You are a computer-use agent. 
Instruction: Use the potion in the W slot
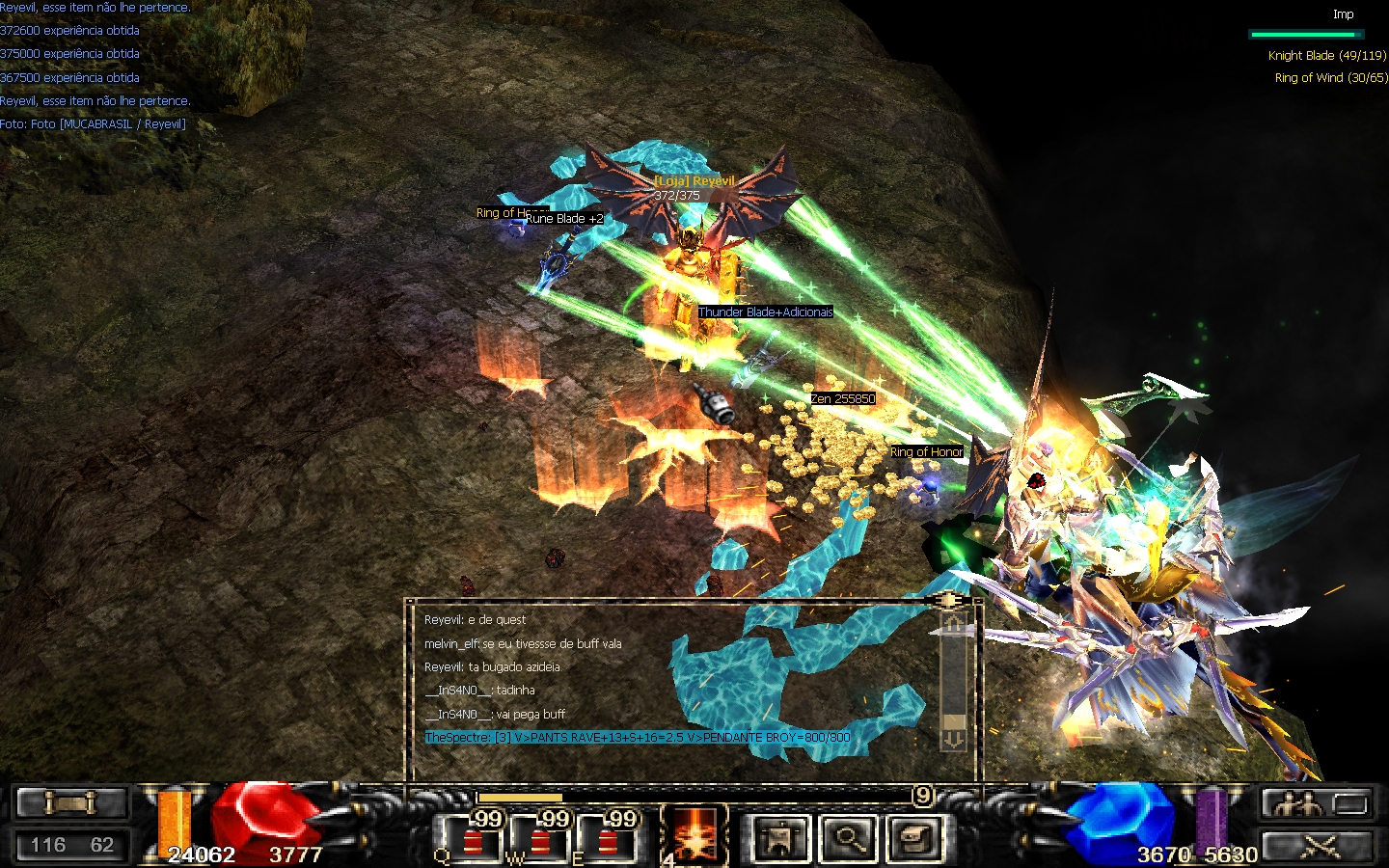click(540, 839)
